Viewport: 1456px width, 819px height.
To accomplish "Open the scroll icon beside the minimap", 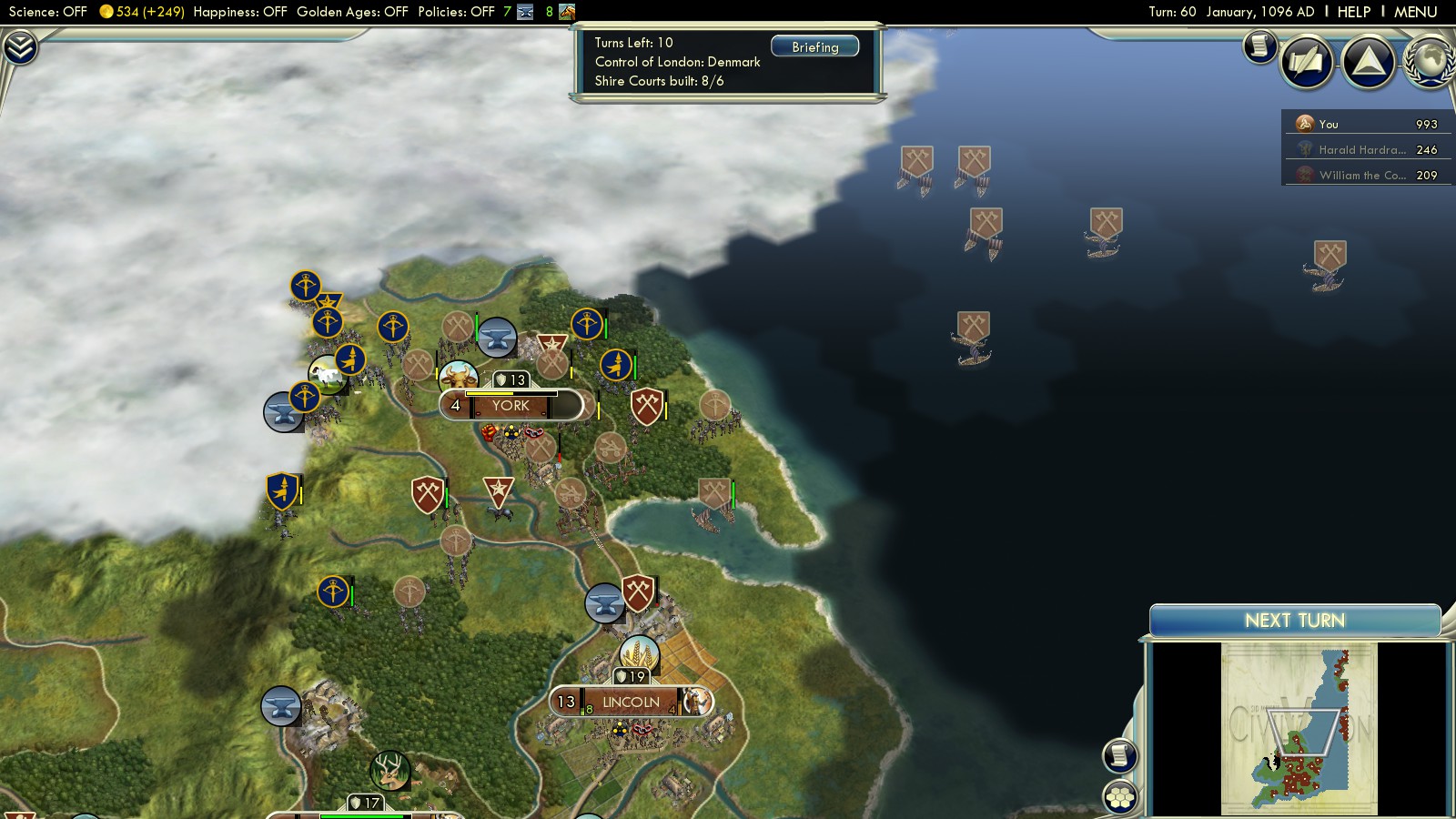I will click(1120, 755).
